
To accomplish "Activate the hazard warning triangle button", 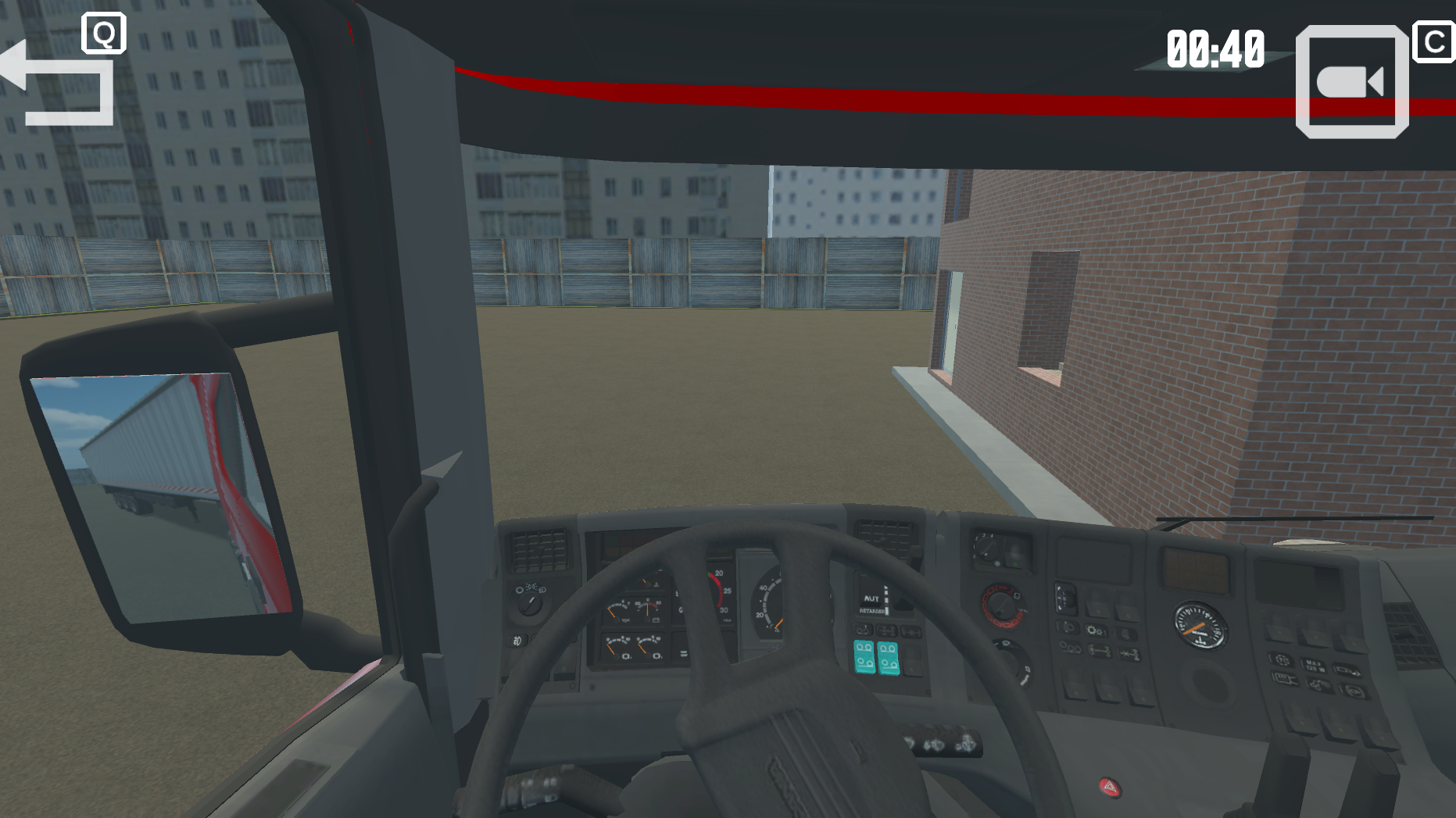I will click(1111, 788).
